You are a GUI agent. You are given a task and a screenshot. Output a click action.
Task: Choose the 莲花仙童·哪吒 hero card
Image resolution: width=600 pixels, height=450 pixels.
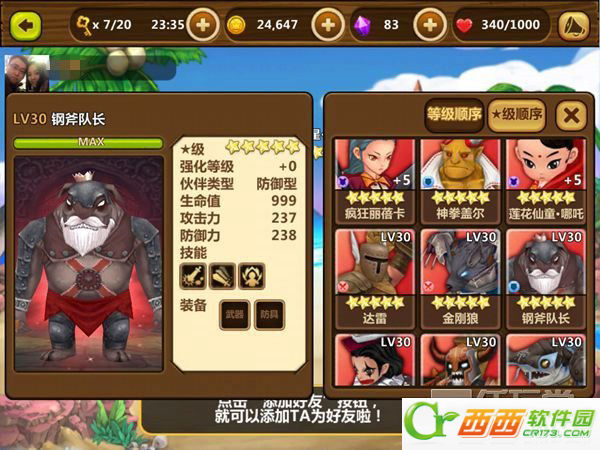tap(545, 178)
